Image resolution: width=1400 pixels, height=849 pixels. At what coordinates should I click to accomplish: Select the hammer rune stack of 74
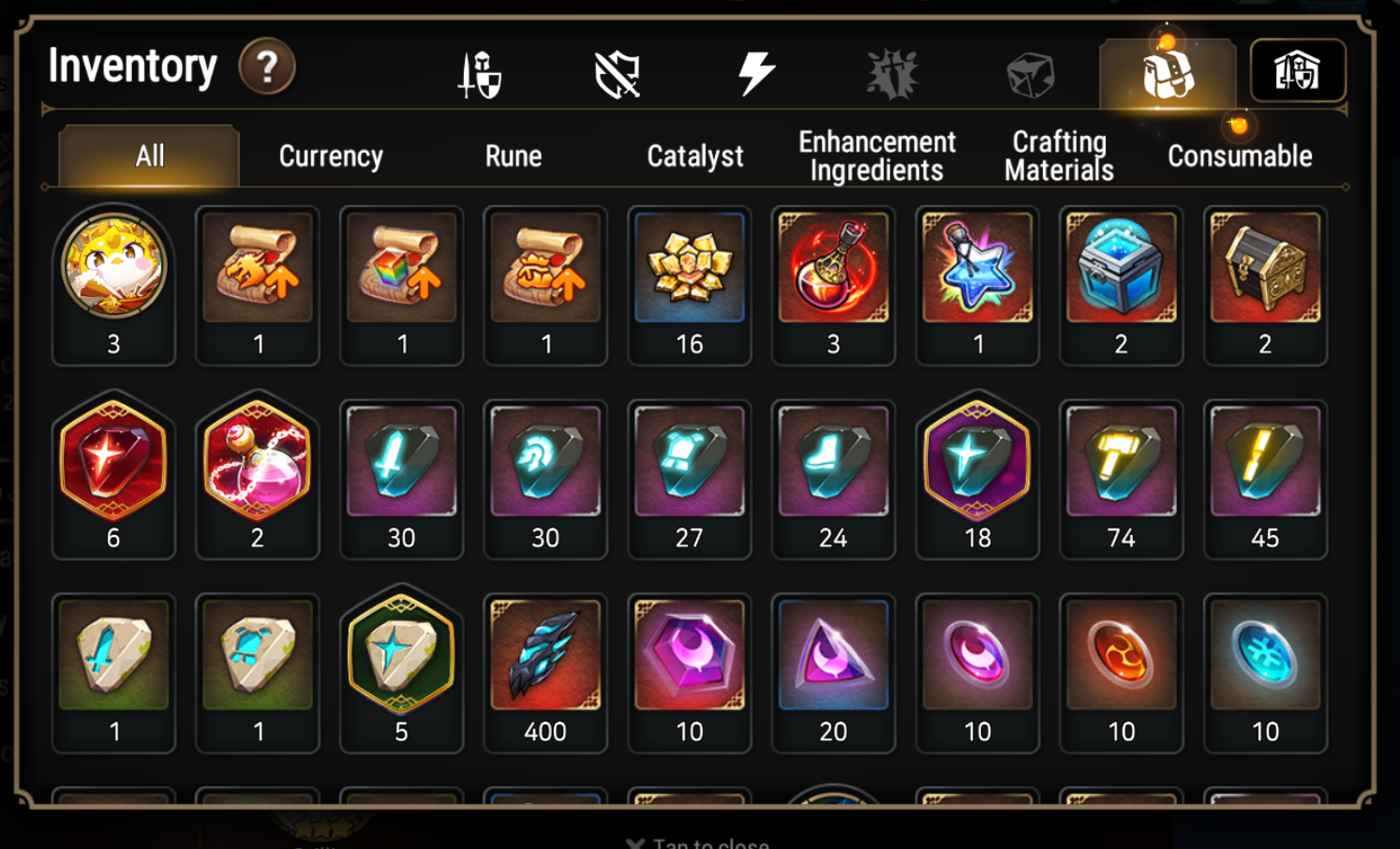coord(1121,461)
